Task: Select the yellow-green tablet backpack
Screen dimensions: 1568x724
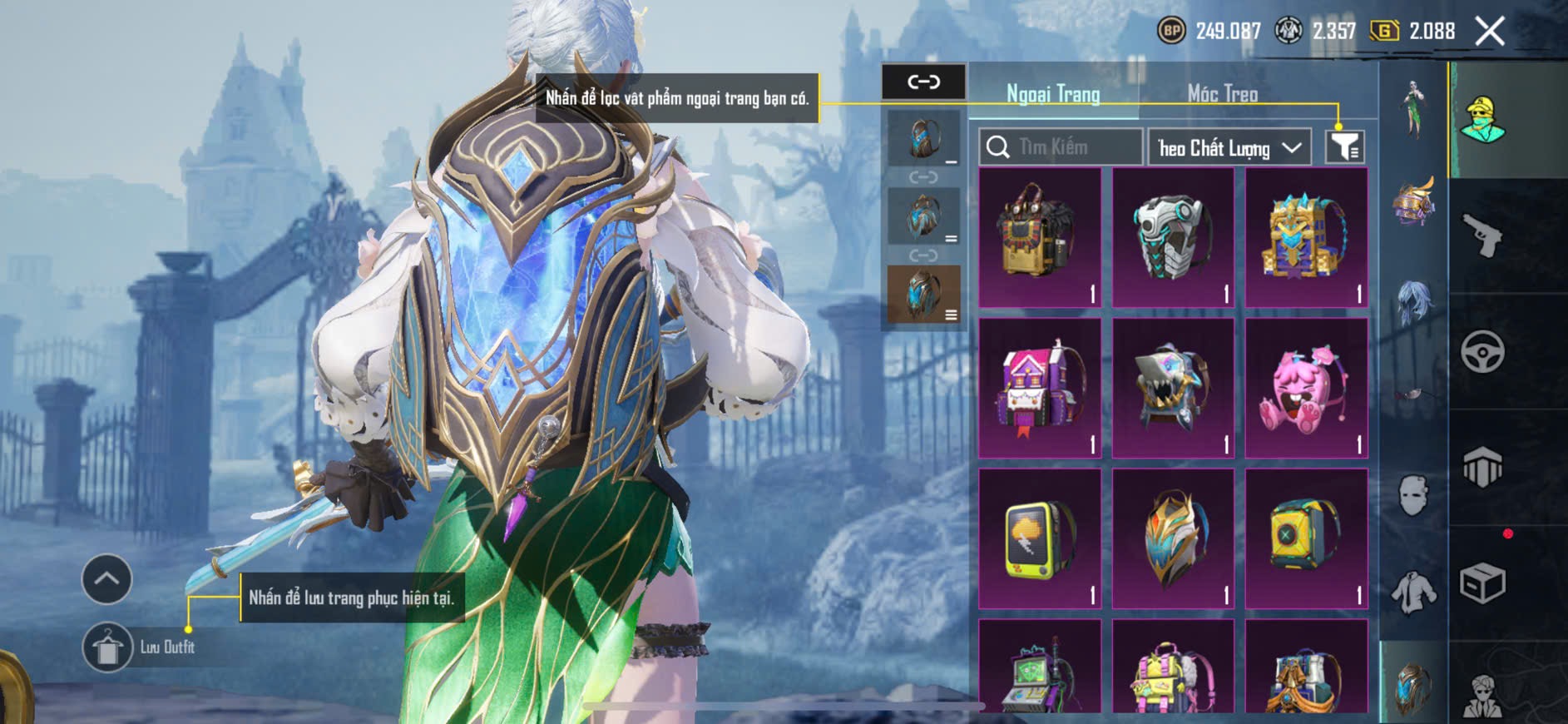Action: 1040,539
